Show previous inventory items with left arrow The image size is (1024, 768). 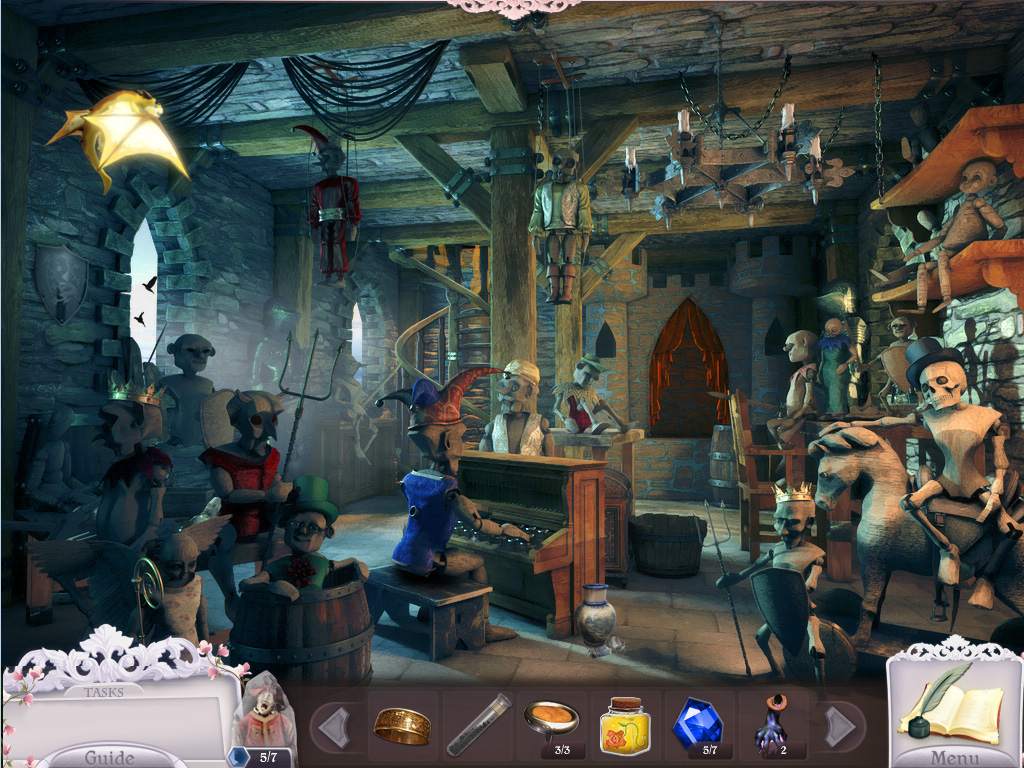(334, 725)
